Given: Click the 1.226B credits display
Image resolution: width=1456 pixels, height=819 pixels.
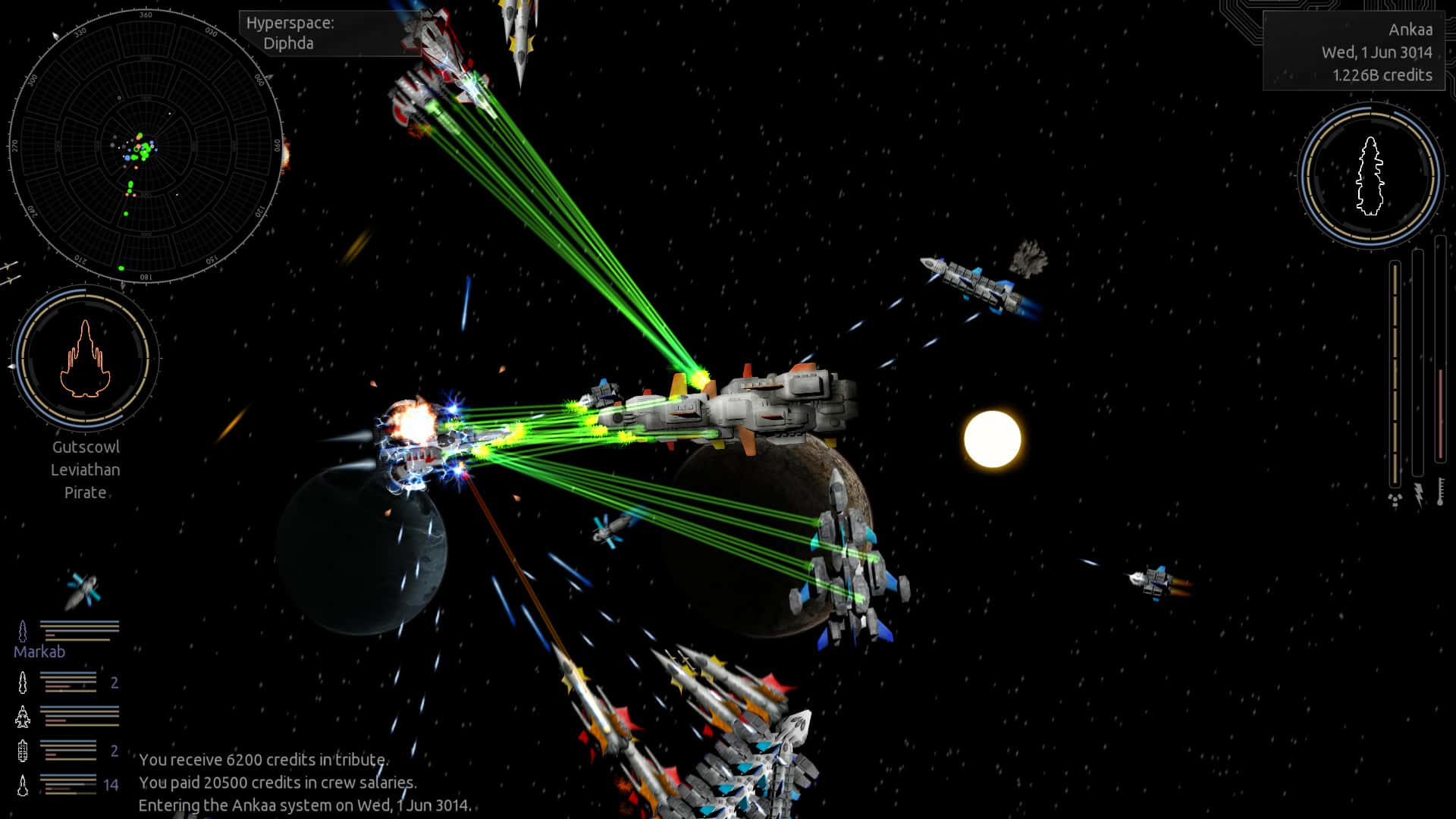Looking at the screenshot, I should pos(1382,75).
